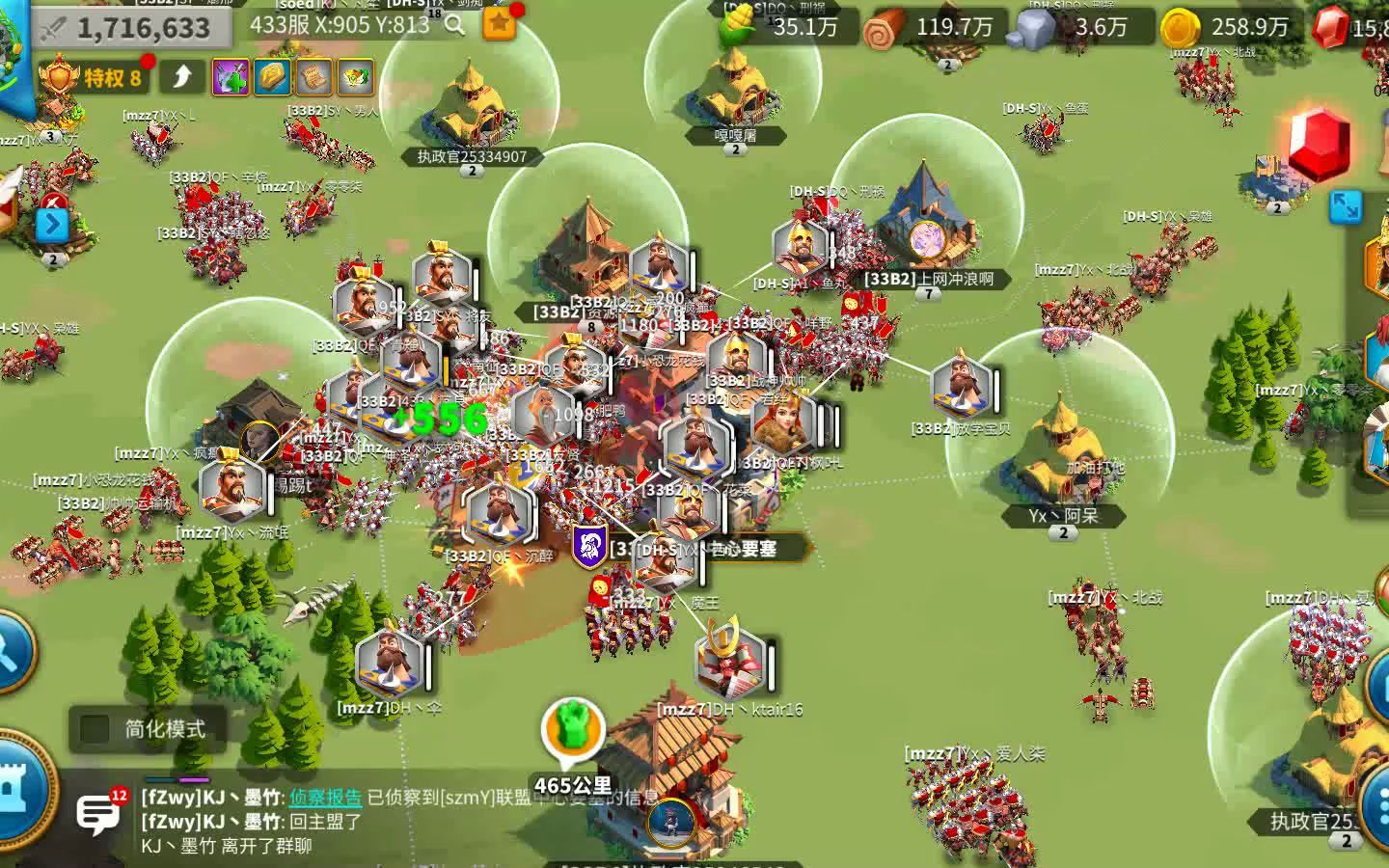Select the gold rune buff icon

272,77
